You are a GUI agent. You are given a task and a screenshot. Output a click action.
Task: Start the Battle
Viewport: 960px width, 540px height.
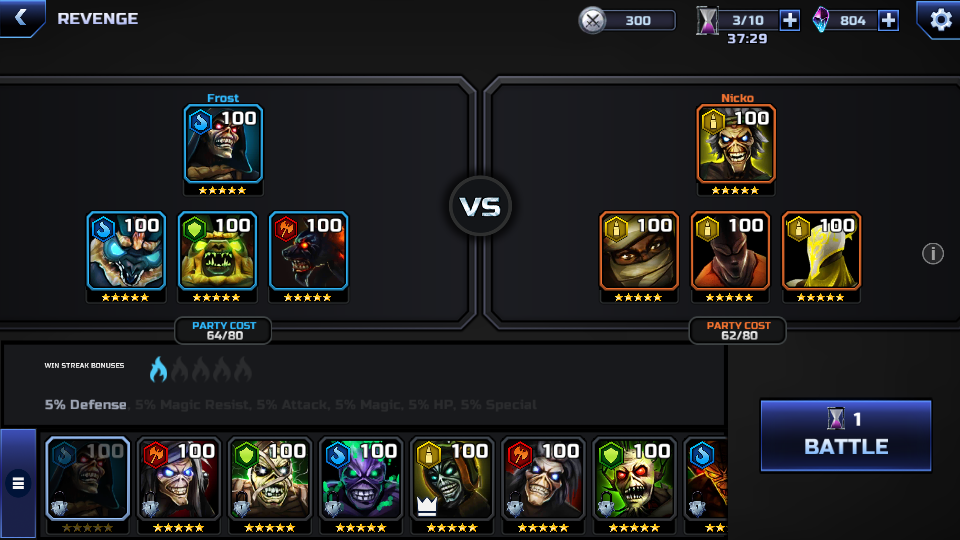pos(846,435)
